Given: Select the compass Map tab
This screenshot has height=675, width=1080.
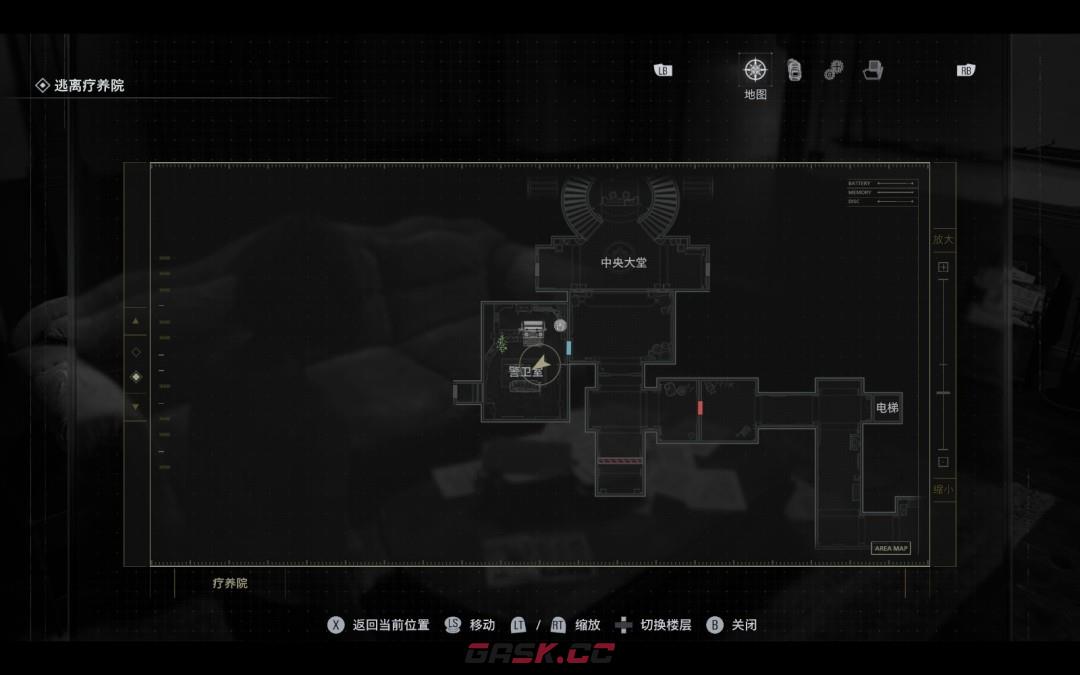Looking at the screenshot, I should coord(755,70).
